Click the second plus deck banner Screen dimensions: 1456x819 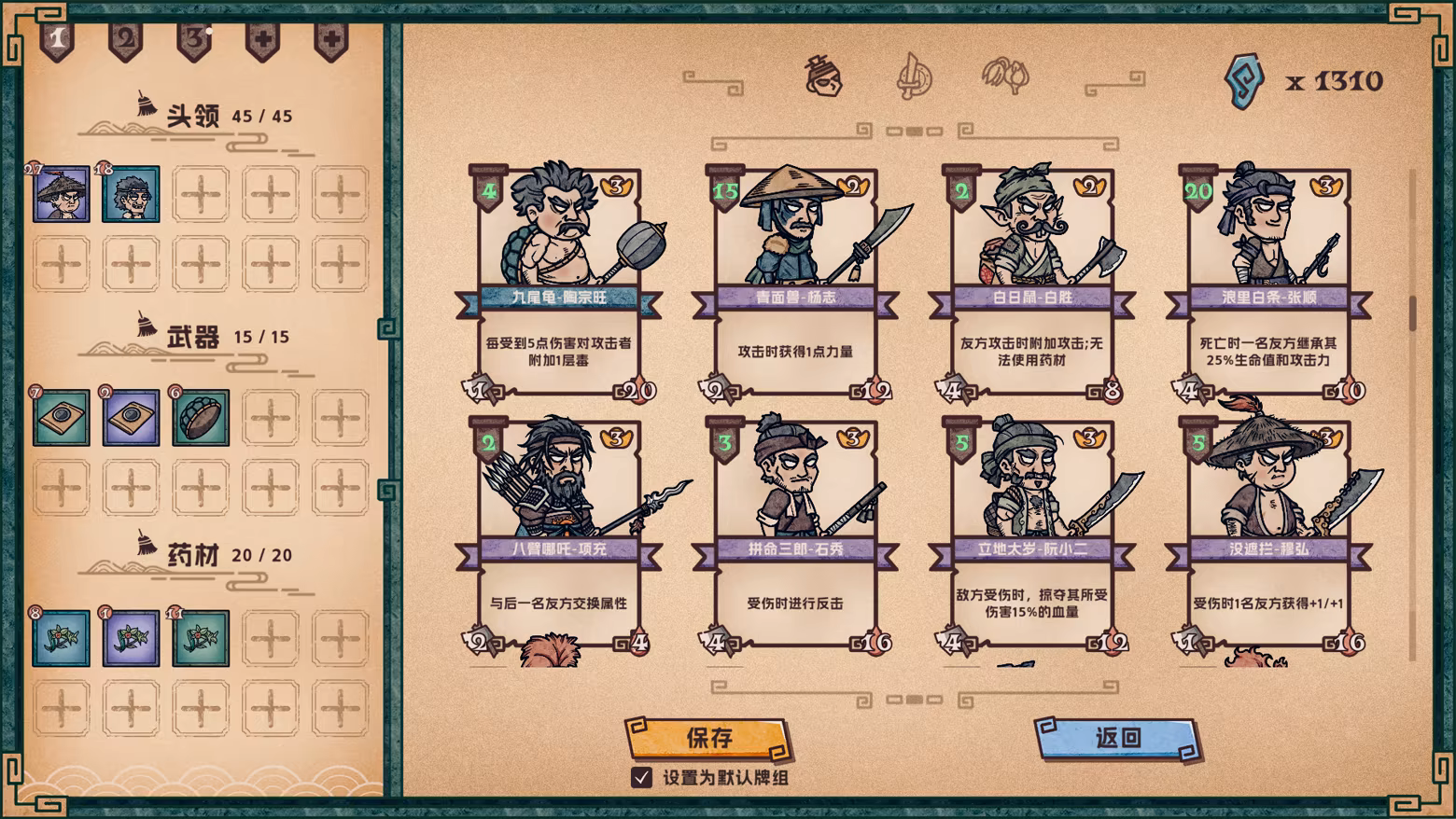coord(333,39)
